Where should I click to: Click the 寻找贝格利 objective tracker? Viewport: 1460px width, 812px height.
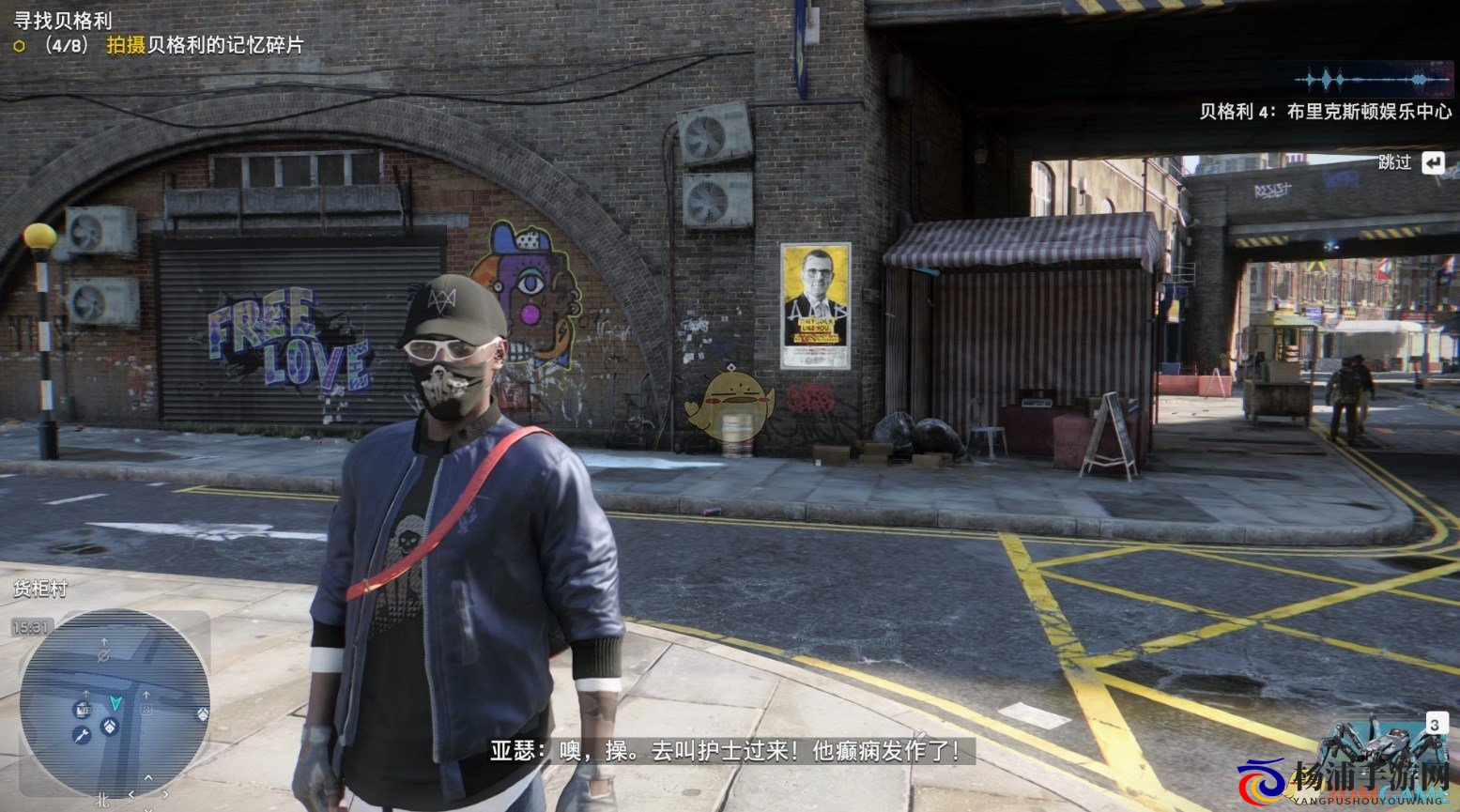pyautogui.click(x=64, y=20)
